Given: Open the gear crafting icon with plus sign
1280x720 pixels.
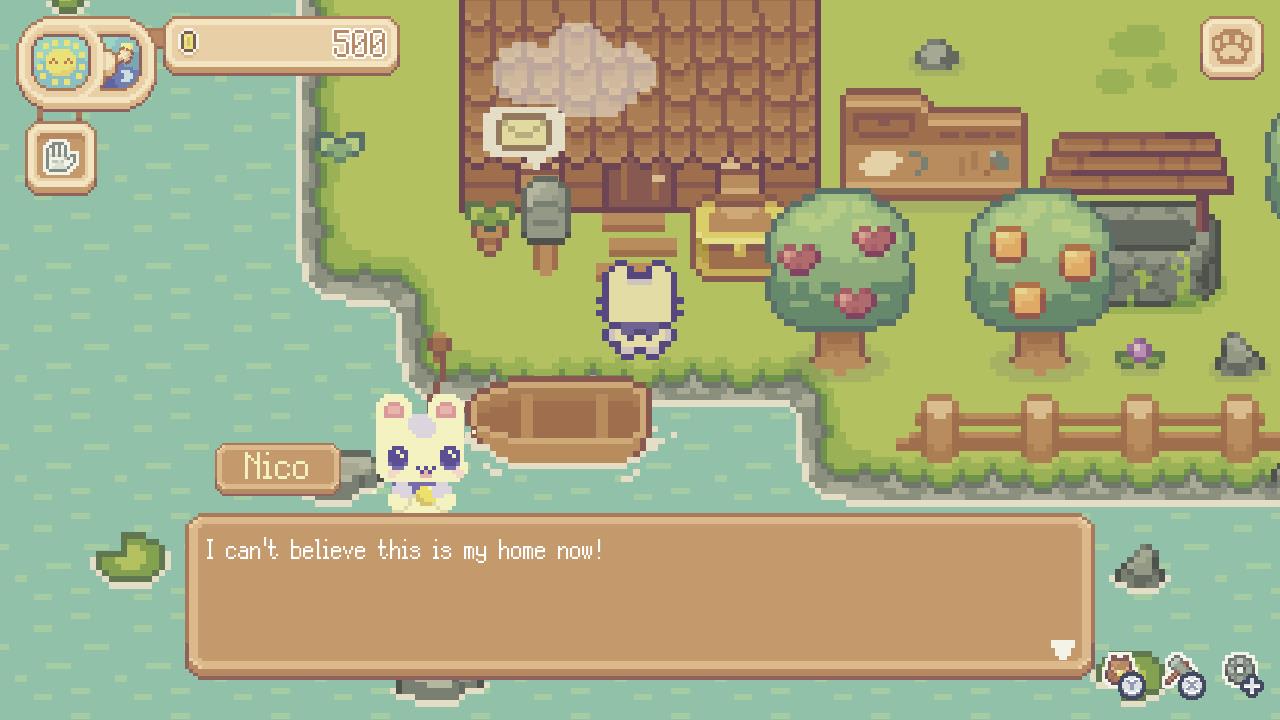Looking at the screenshot, I should pyautogui.click(x=1240, y=668).
